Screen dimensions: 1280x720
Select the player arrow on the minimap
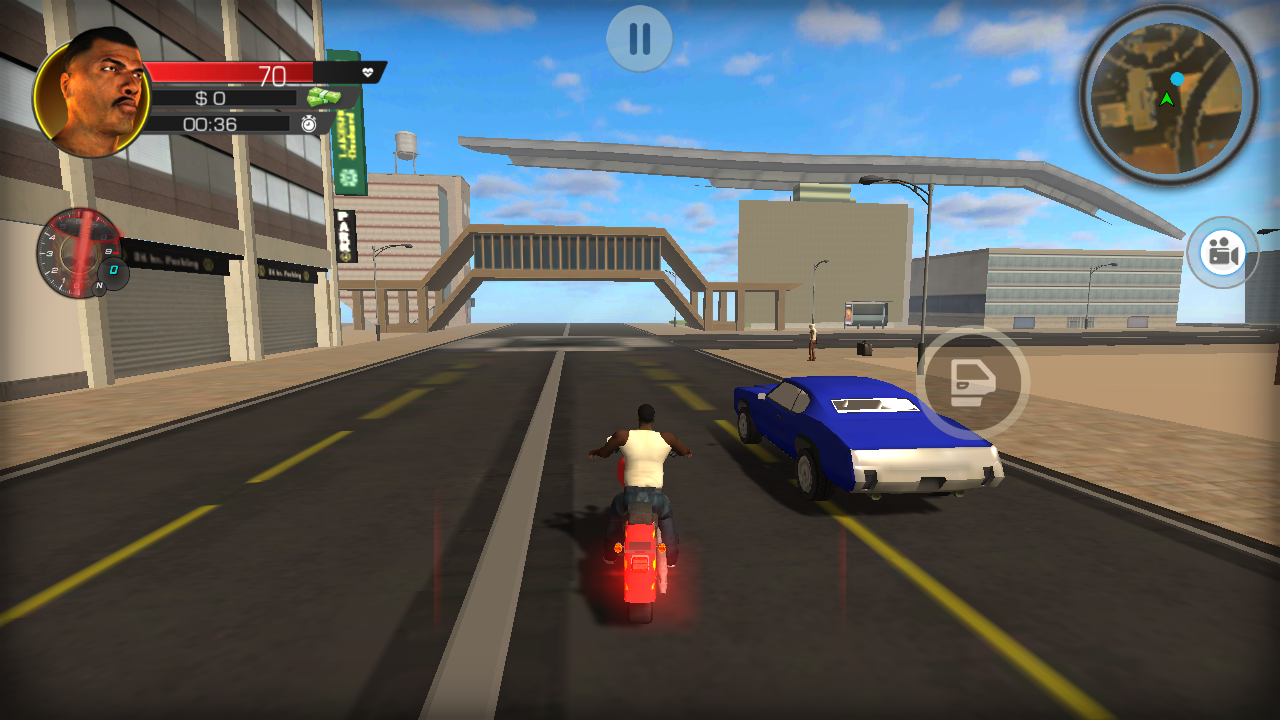[x=1168, y=100]
